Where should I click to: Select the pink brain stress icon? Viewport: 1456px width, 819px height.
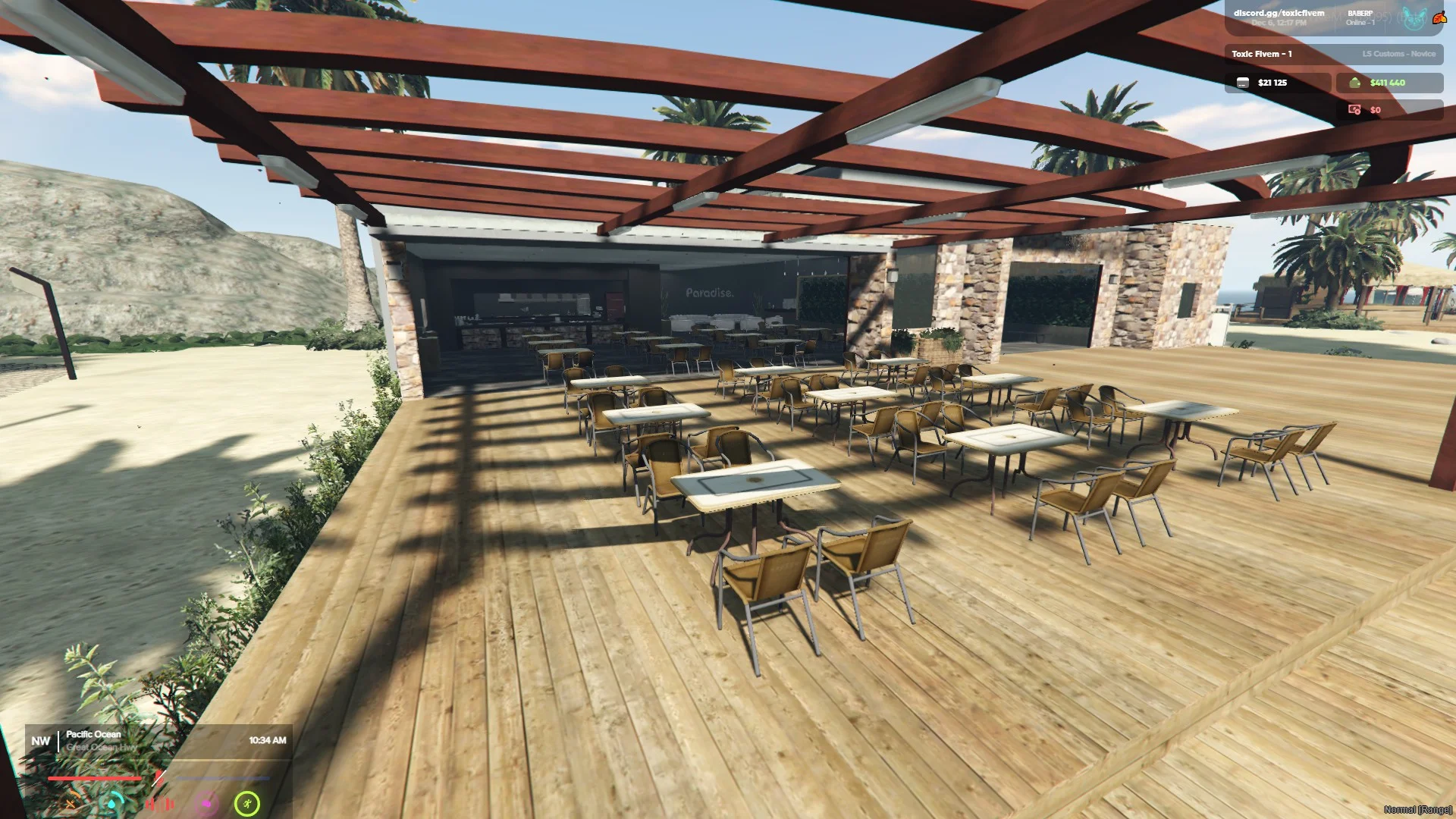click(x=206, y=804)
